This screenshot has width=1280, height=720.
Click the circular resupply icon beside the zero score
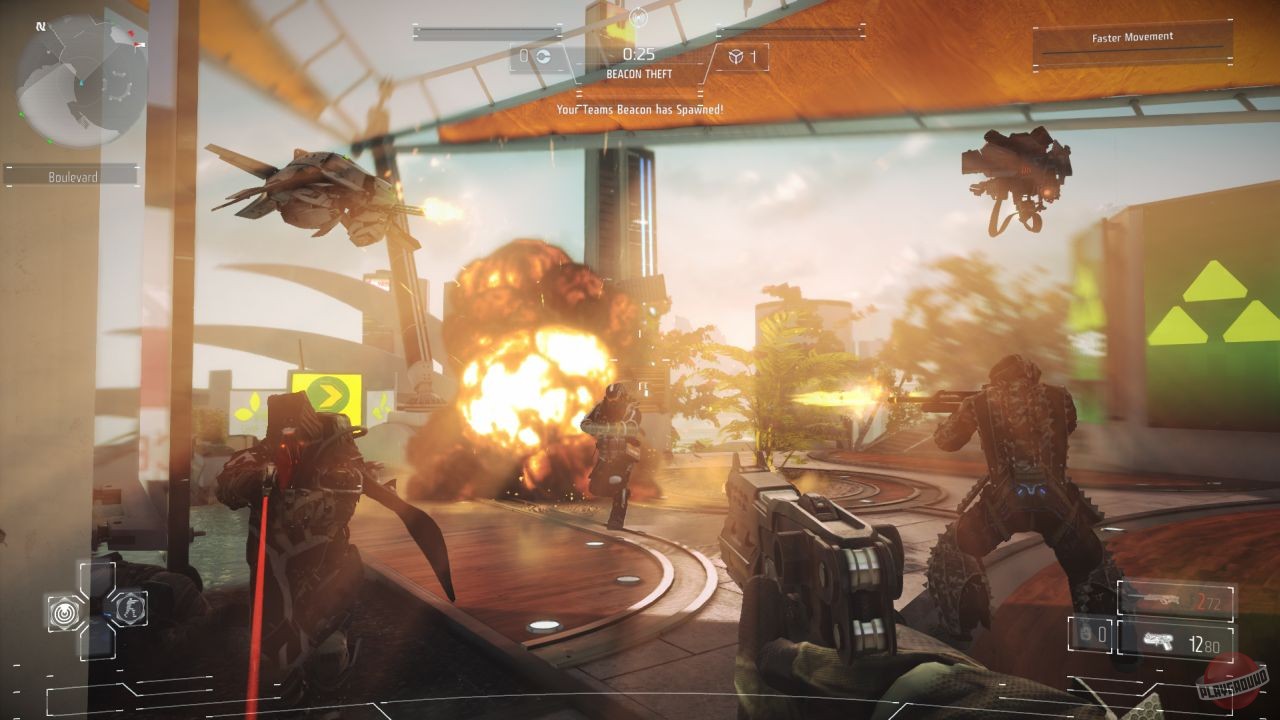point(545,55)
